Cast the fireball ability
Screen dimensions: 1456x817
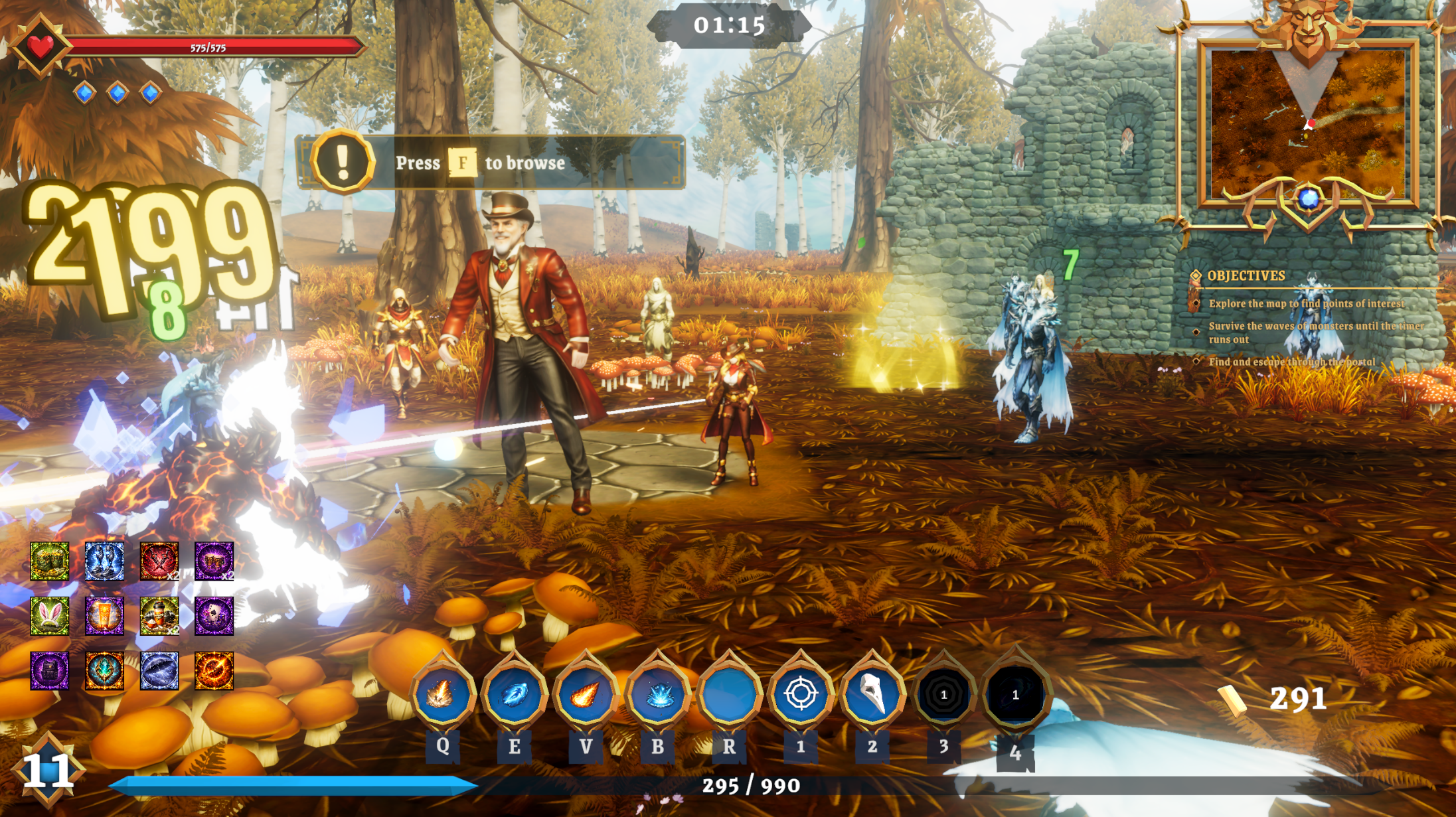click(x=586, y=694)
